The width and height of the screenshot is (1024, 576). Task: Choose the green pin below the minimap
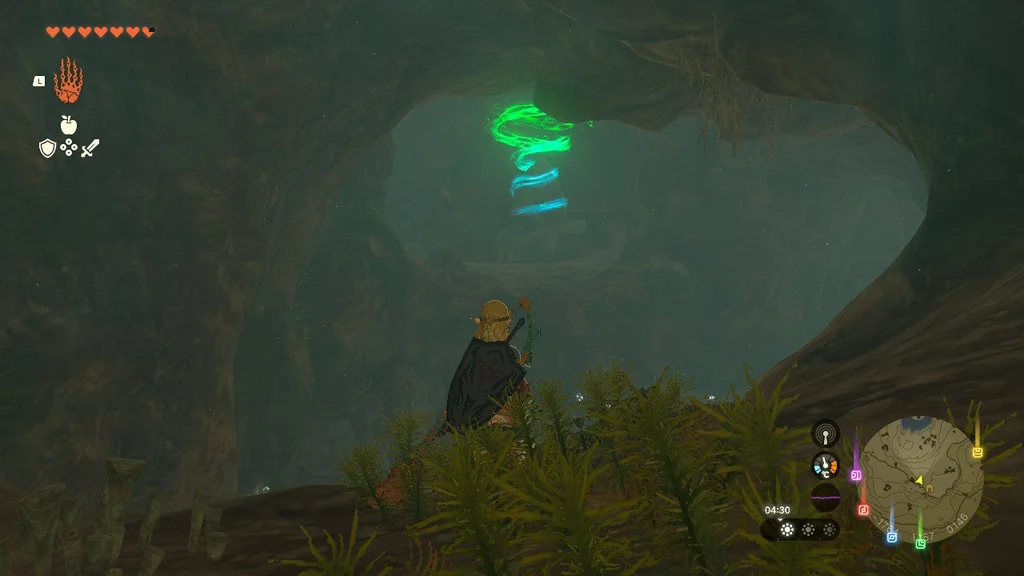point(920,542)
